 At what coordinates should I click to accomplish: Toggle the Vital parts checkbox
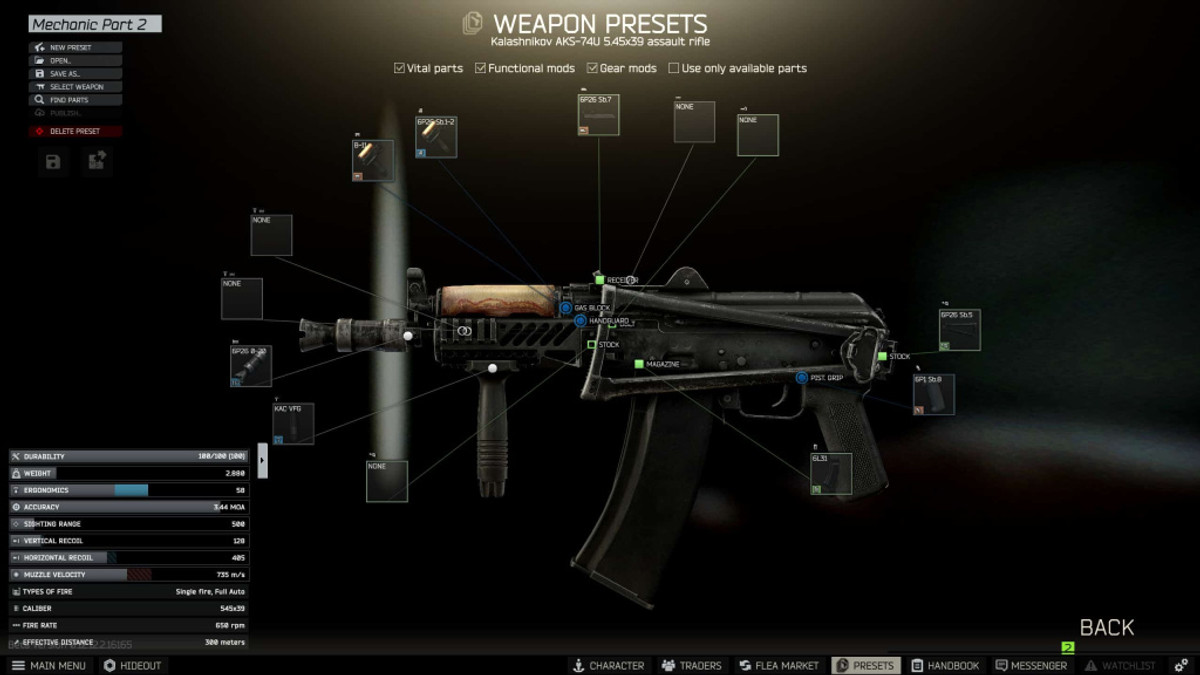400,68
